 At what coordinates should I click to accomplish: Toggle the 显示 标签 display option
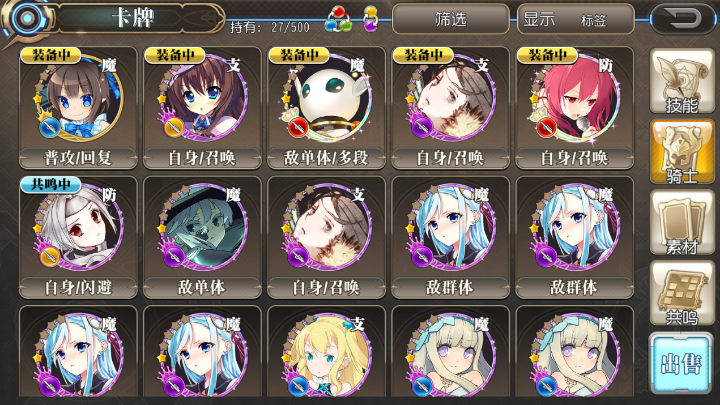pyautogui.click(x=576, y=19)
